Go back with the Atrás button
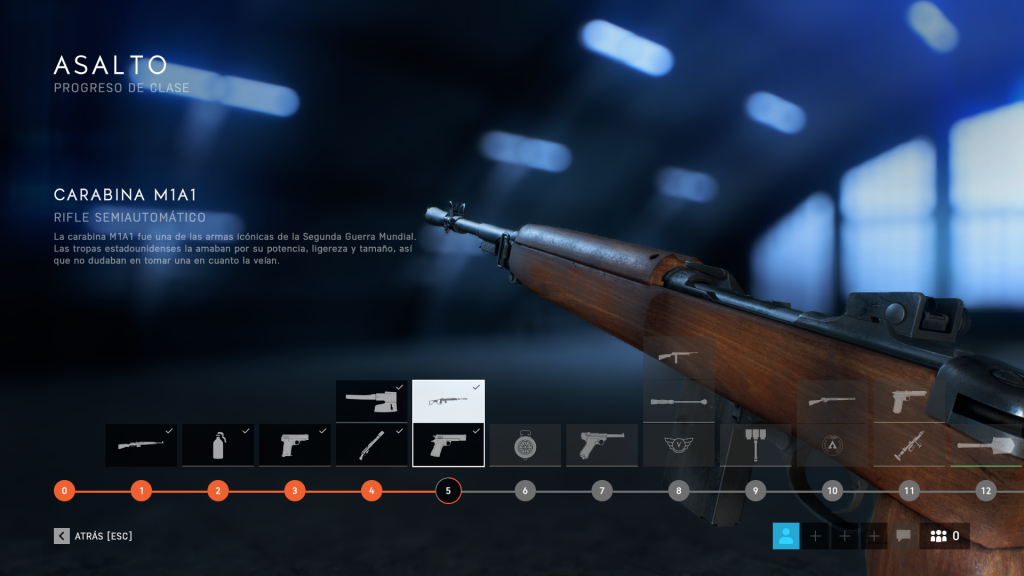Screen dimensions: 1024x576 pos(94,536)
